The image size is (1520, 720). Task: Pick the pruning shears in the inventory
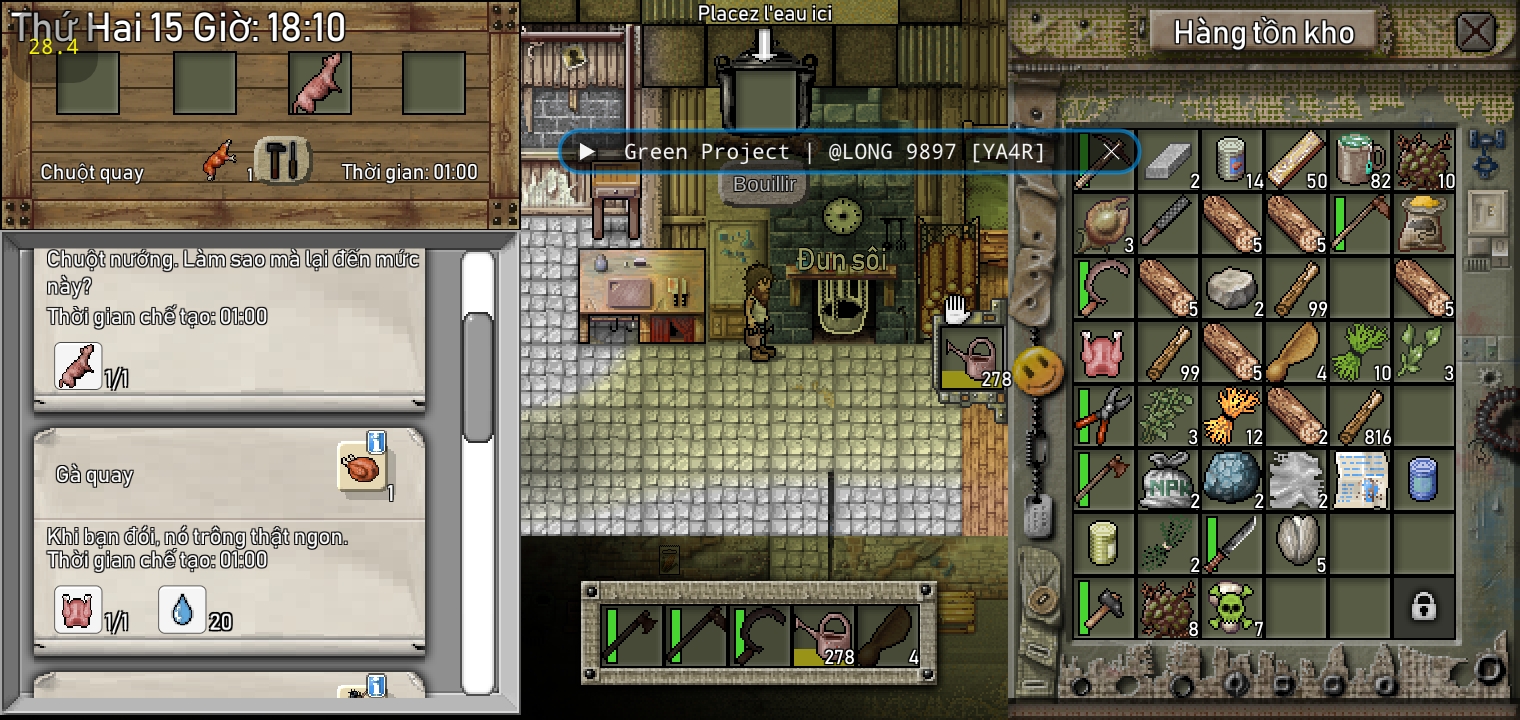(x=1104, y=416)
